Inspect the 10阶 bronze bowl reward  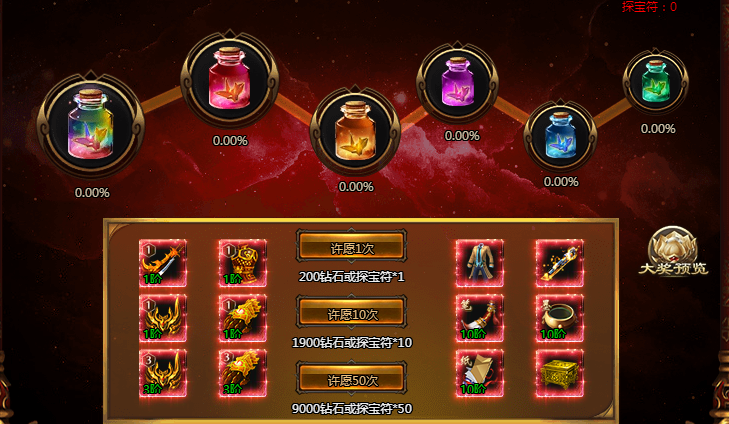coord(559,319)
